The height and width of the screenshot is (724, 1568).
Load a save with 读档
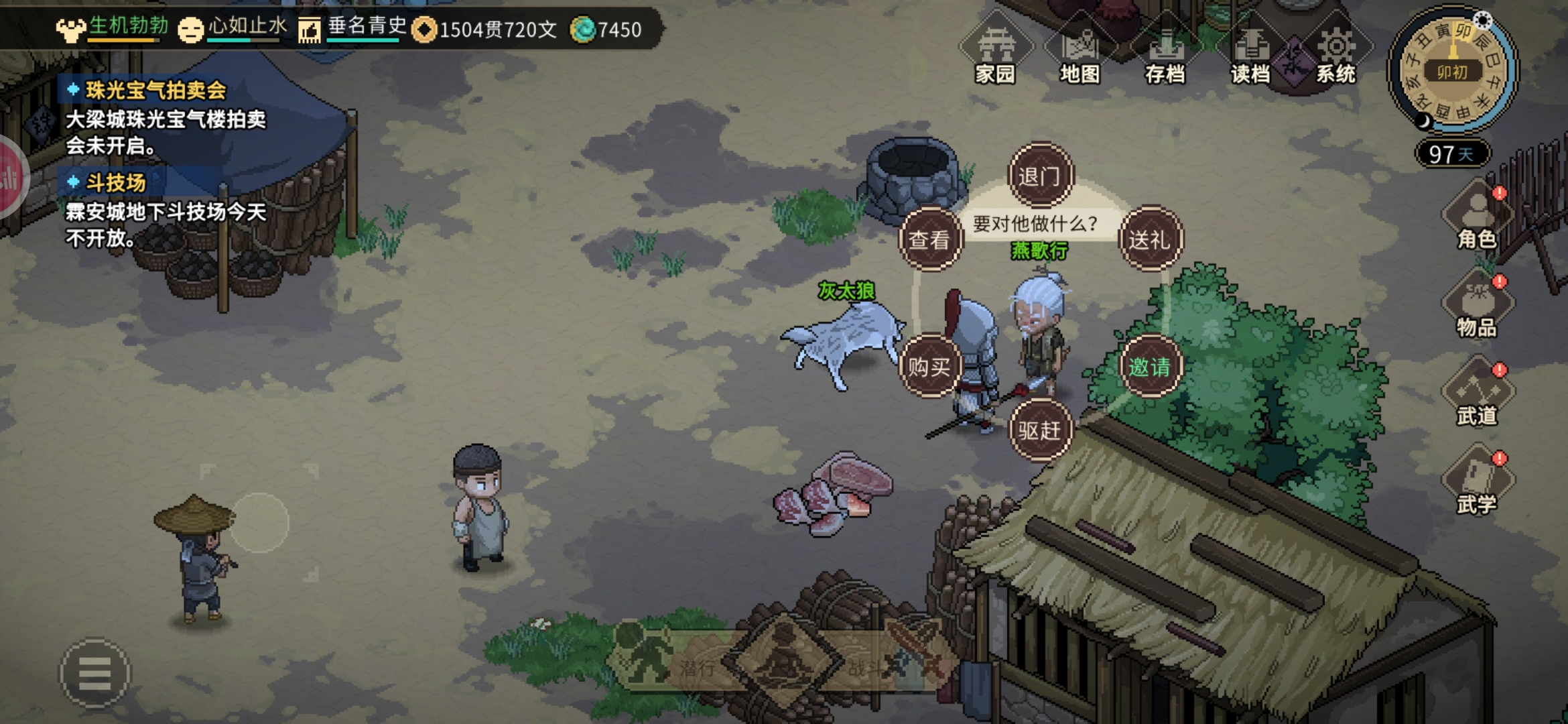[x=1250, y=55]
